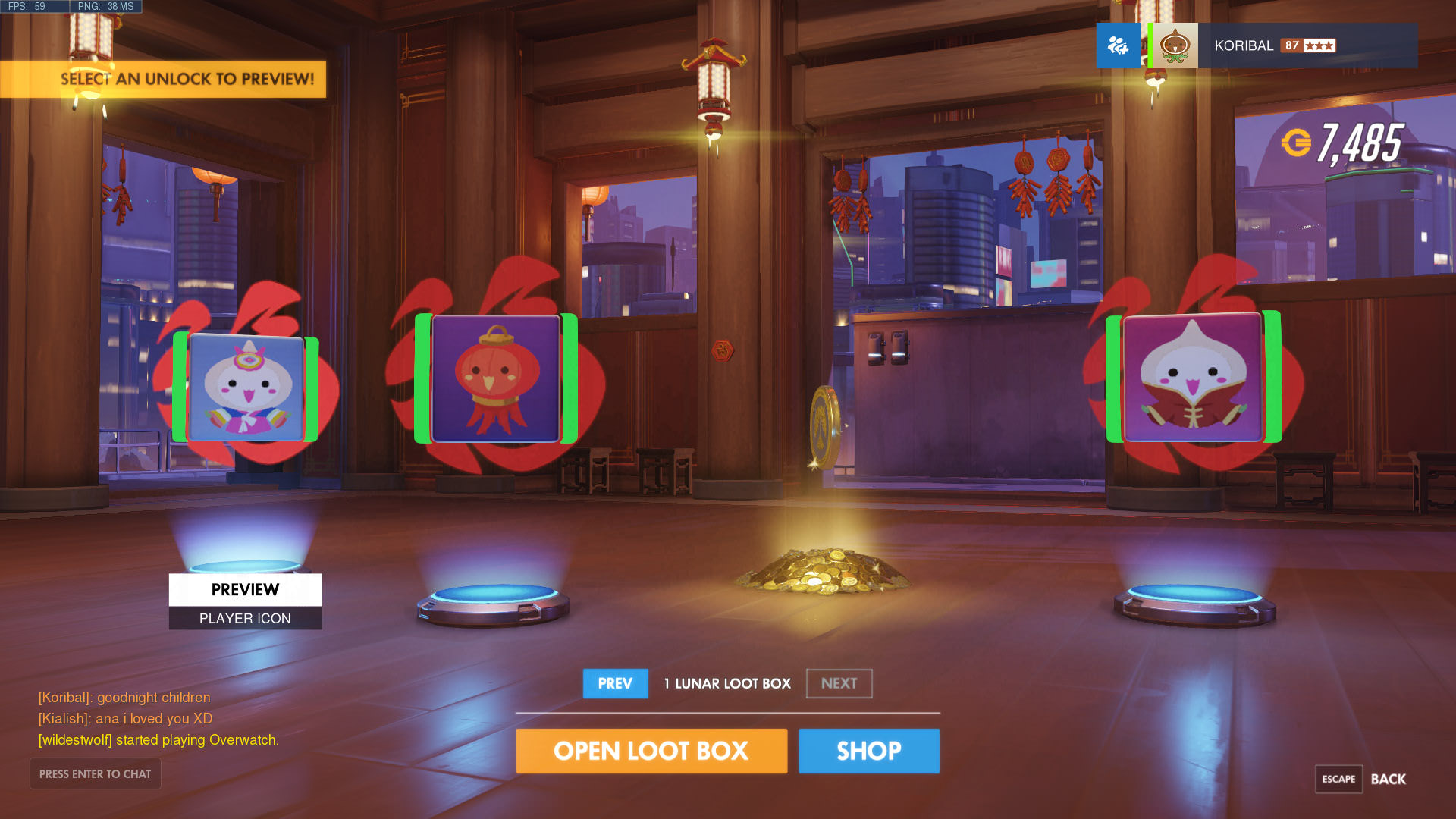Toggle the PLAYER ICON preview panel
Screen dimensions: 1456x819
coord(244,618)
